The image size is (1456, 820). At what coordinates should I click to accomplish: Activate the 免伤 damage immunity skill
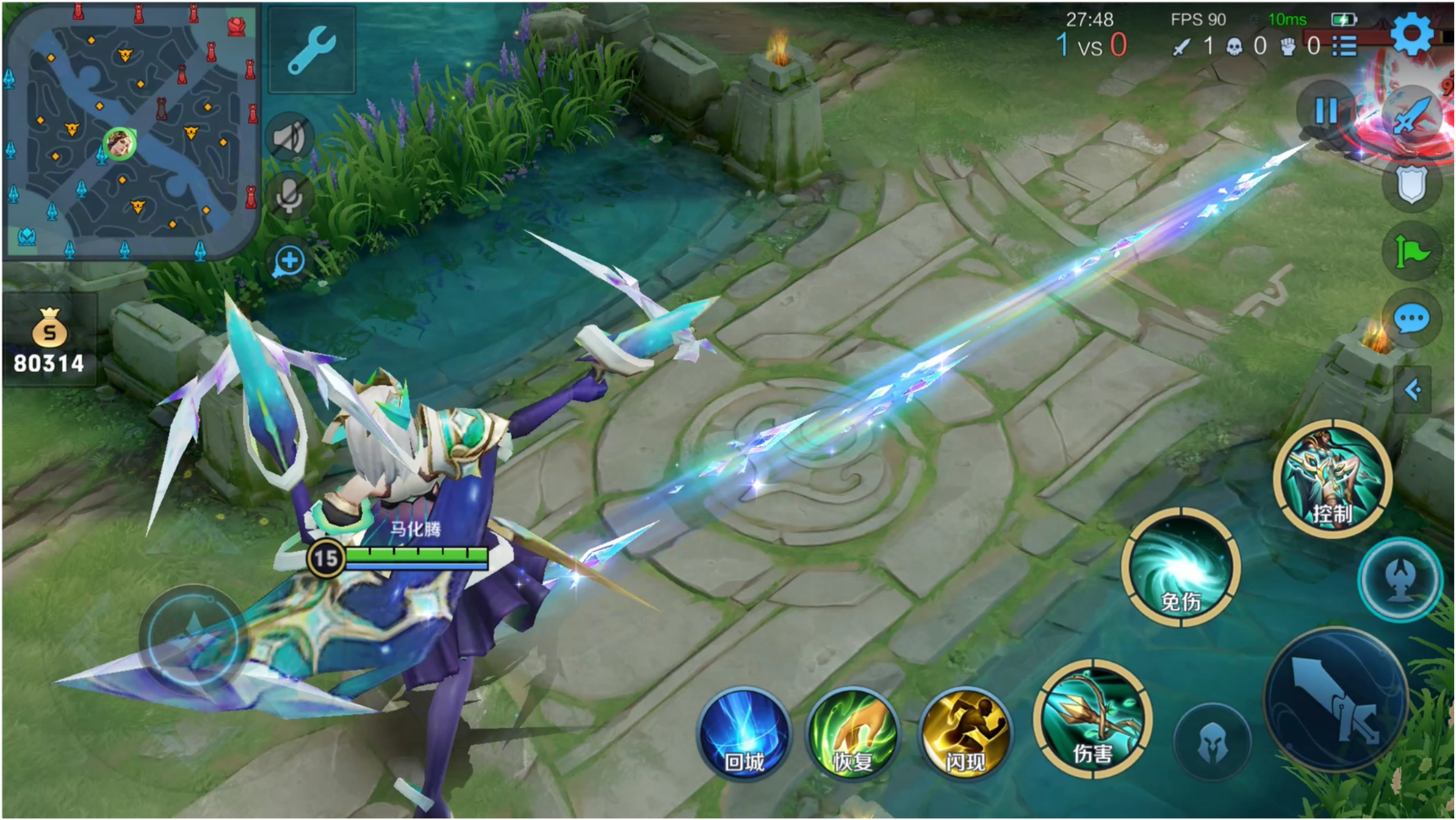(x=1181, y=567)
